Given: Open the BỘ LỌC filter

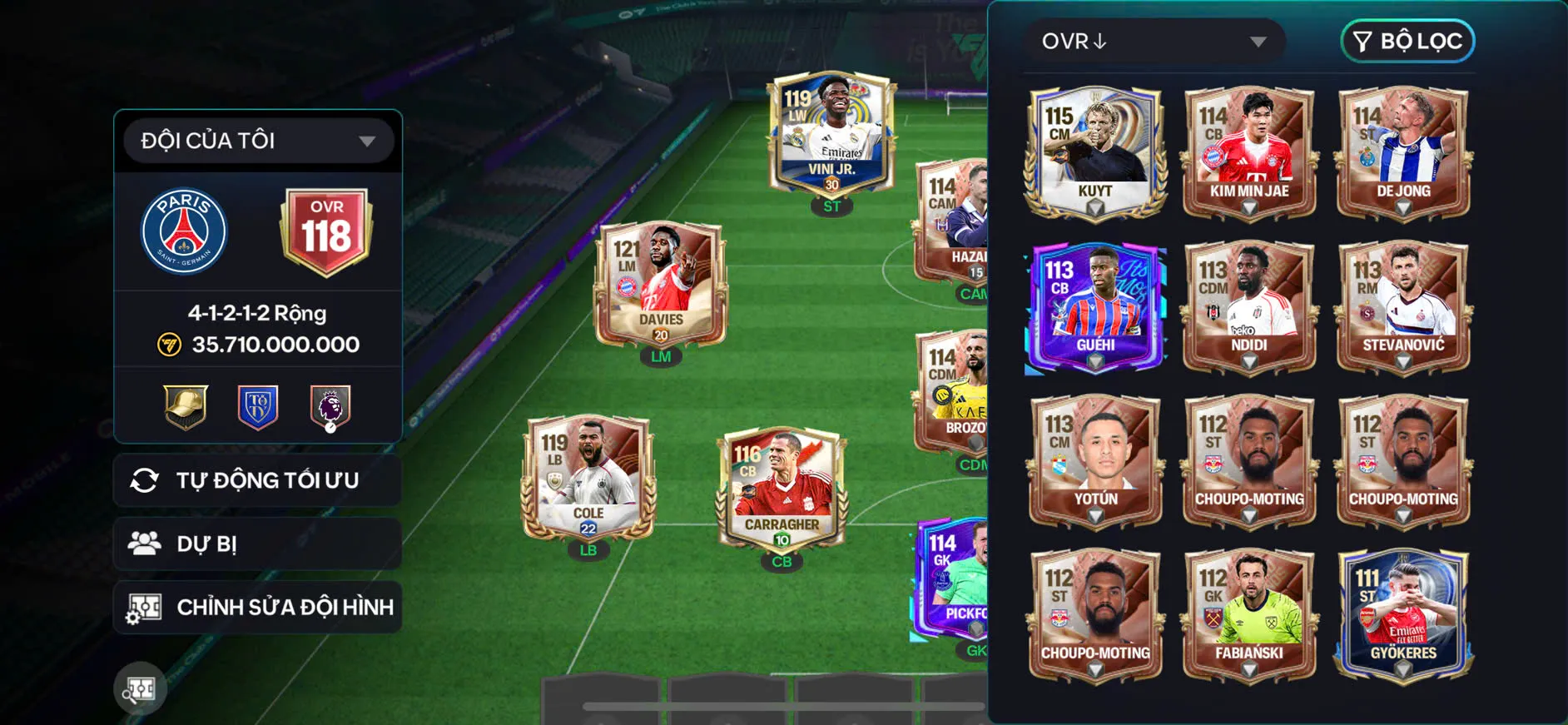Looking at the screenshot, I should 1407,42.
